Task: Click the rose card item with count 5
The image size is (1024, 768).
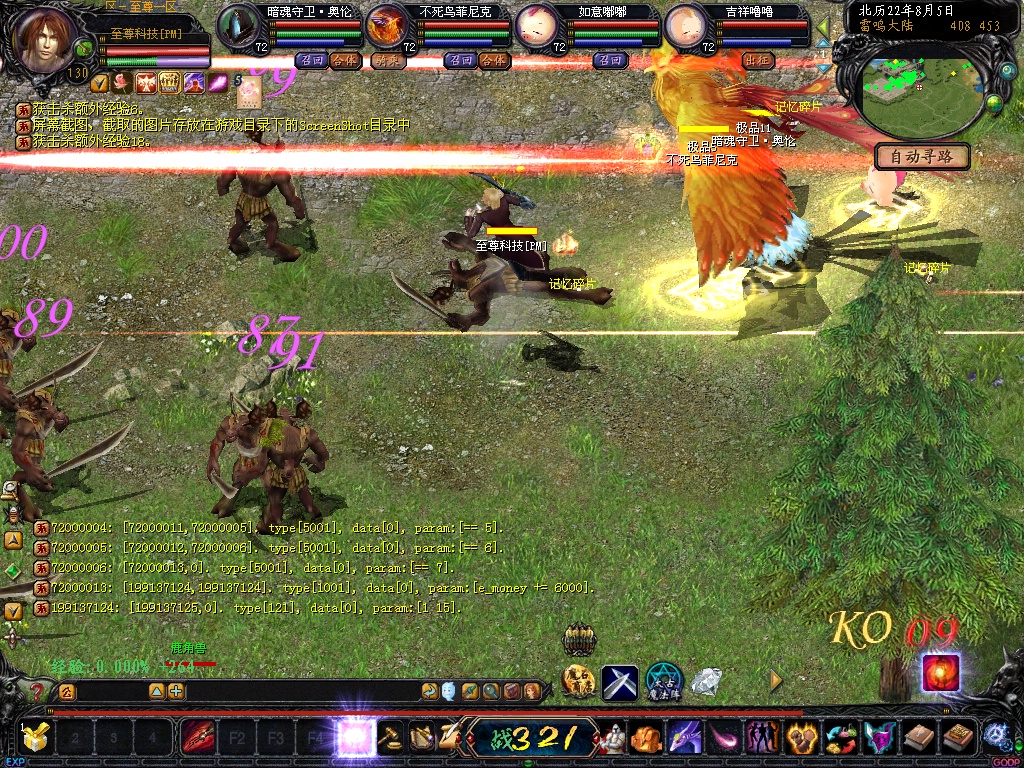Action: pos(248,93)
